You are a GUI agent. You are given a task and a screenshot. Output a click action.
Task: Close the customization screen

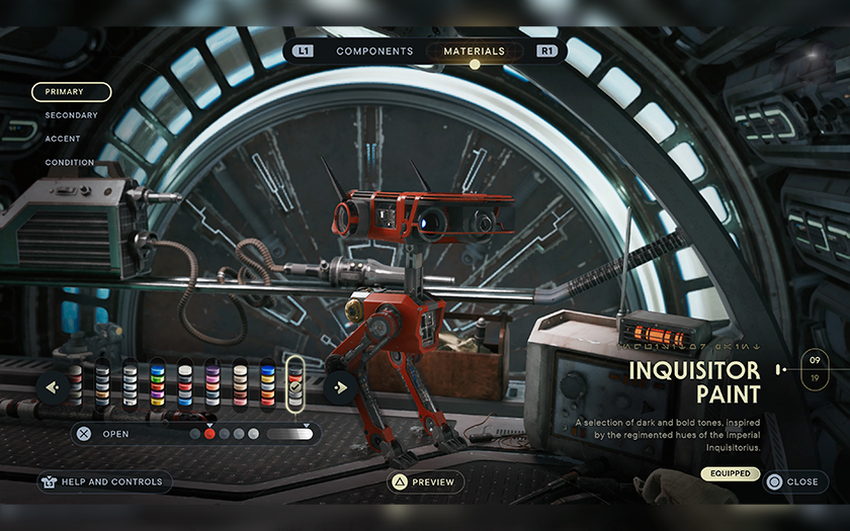point(795,482)
